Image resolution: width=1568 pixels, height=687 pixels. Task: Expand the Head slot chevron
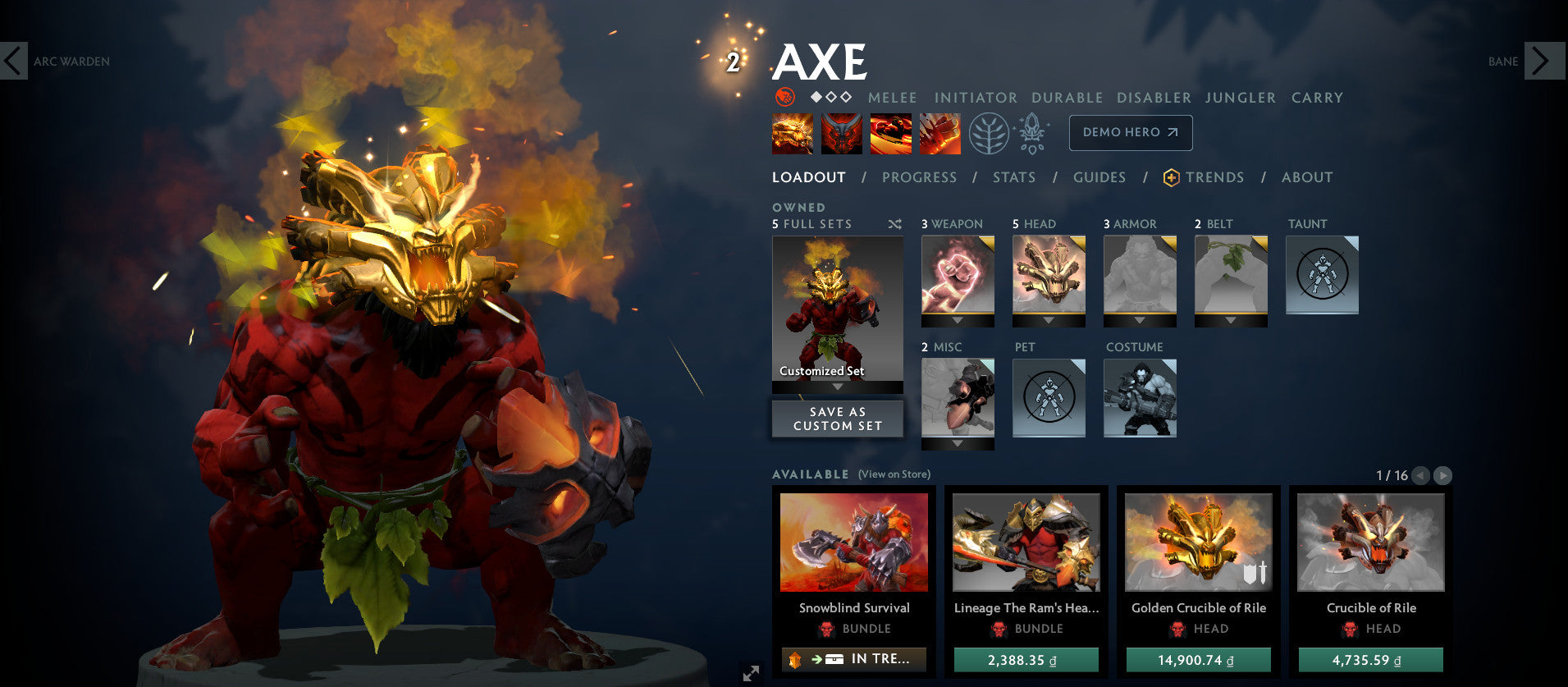click(x=1049, y=321)
